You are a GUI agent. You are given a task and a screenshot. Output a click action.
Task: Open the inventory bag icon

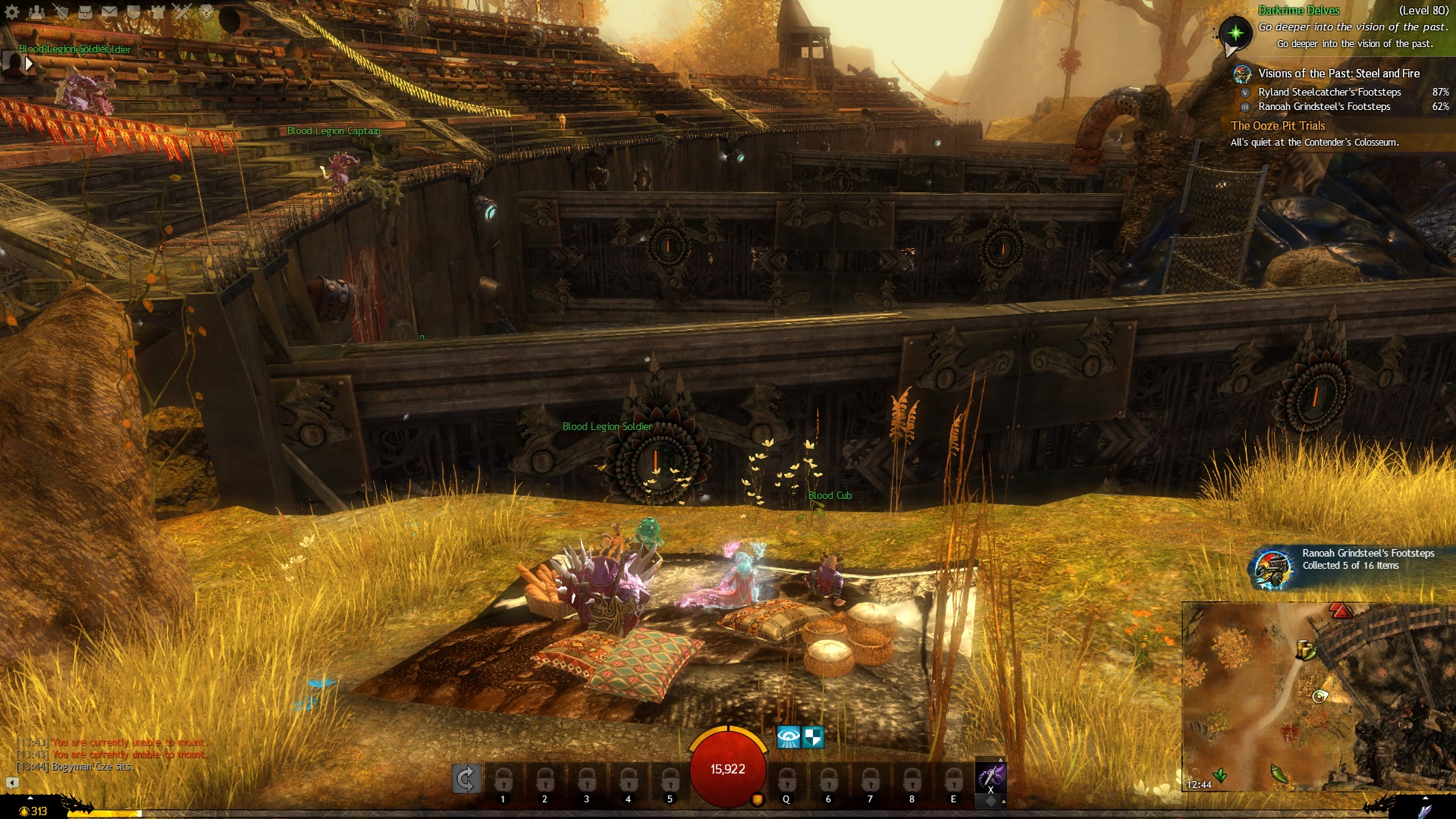click(85, 12)
